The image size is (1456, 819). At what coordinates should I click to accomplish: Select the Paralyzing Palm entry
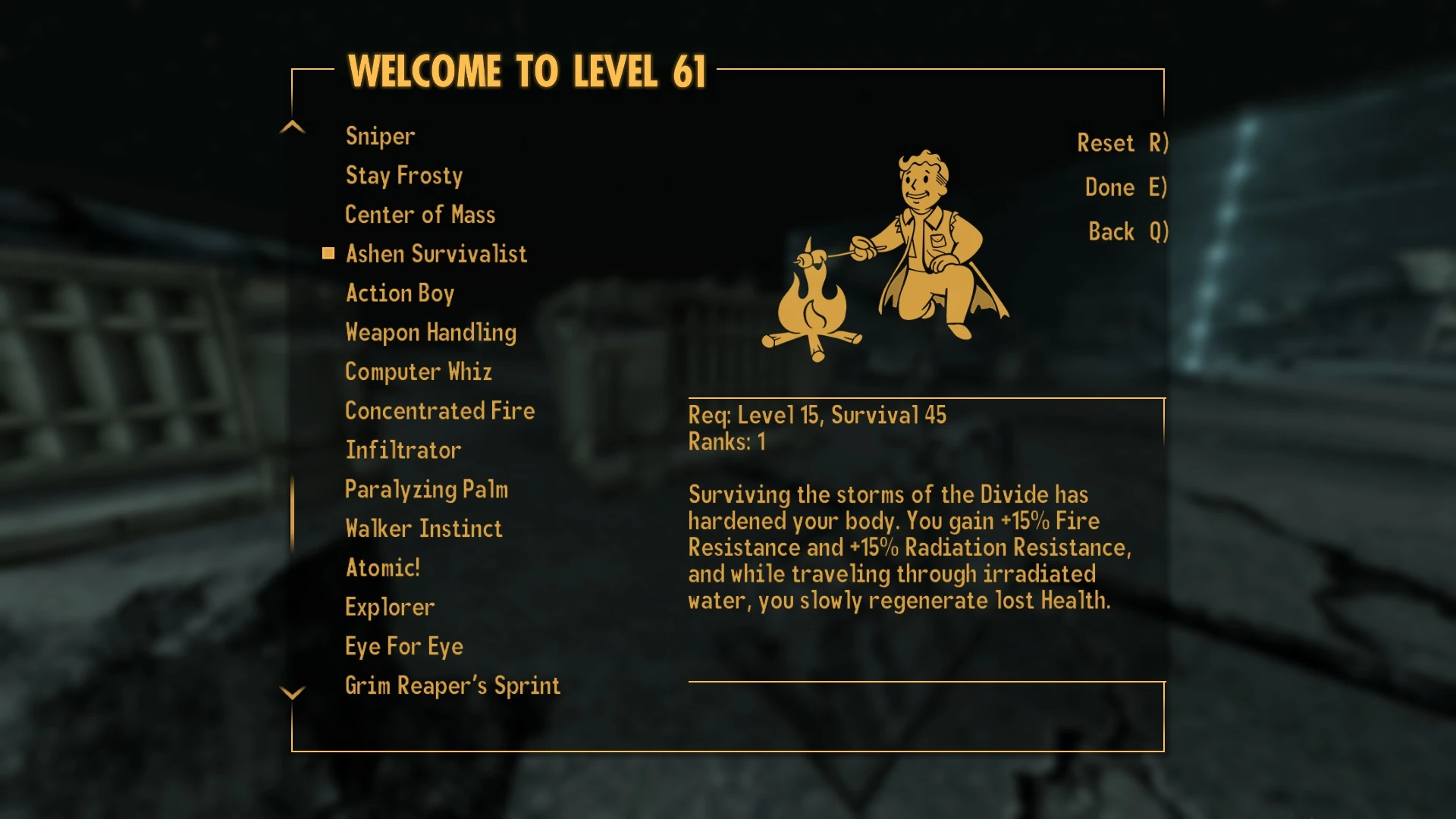click(x=426, y=489)
